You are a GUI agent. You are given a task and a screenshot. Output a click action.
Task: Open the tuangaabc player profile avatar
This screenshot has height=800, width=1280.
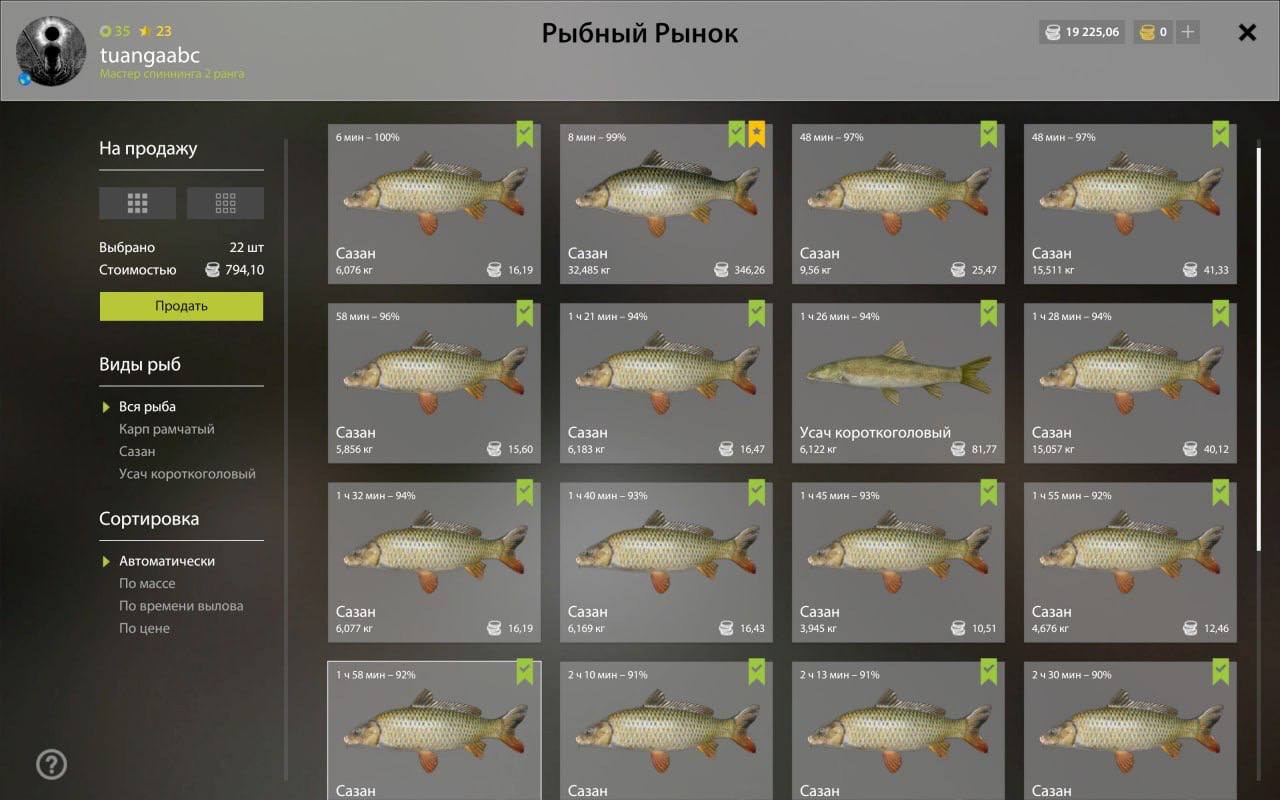point(43,51)
